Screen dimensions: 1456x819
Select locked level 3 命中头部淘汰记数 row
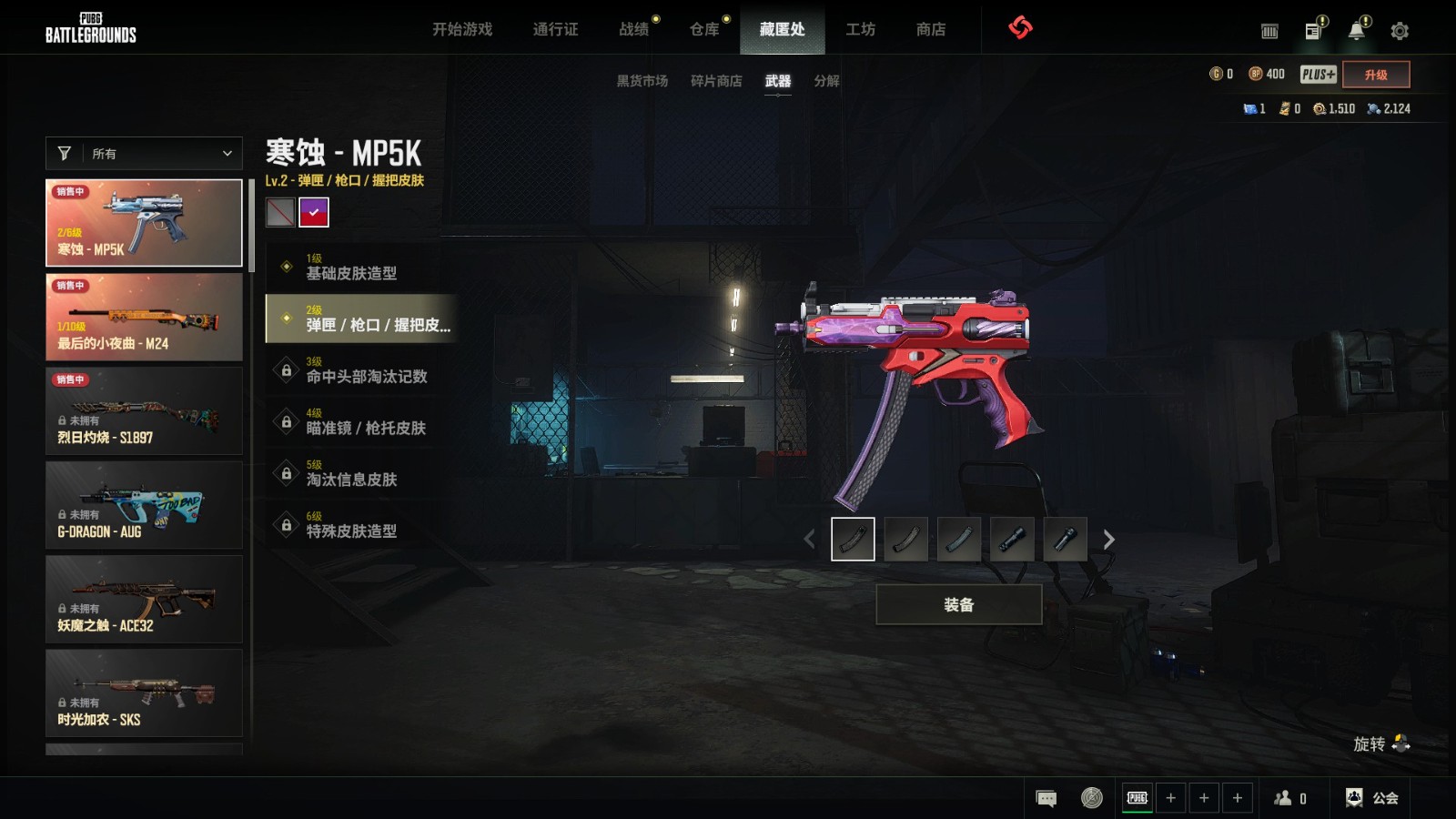click(360, 369)
